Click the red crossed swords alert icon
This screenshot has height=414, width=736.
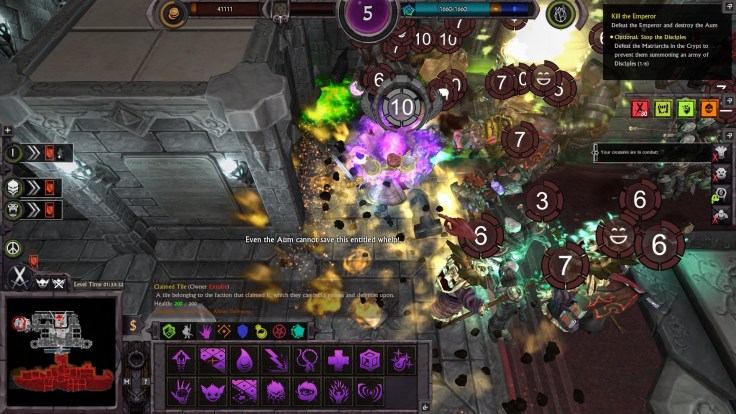(x=640, y=108)
